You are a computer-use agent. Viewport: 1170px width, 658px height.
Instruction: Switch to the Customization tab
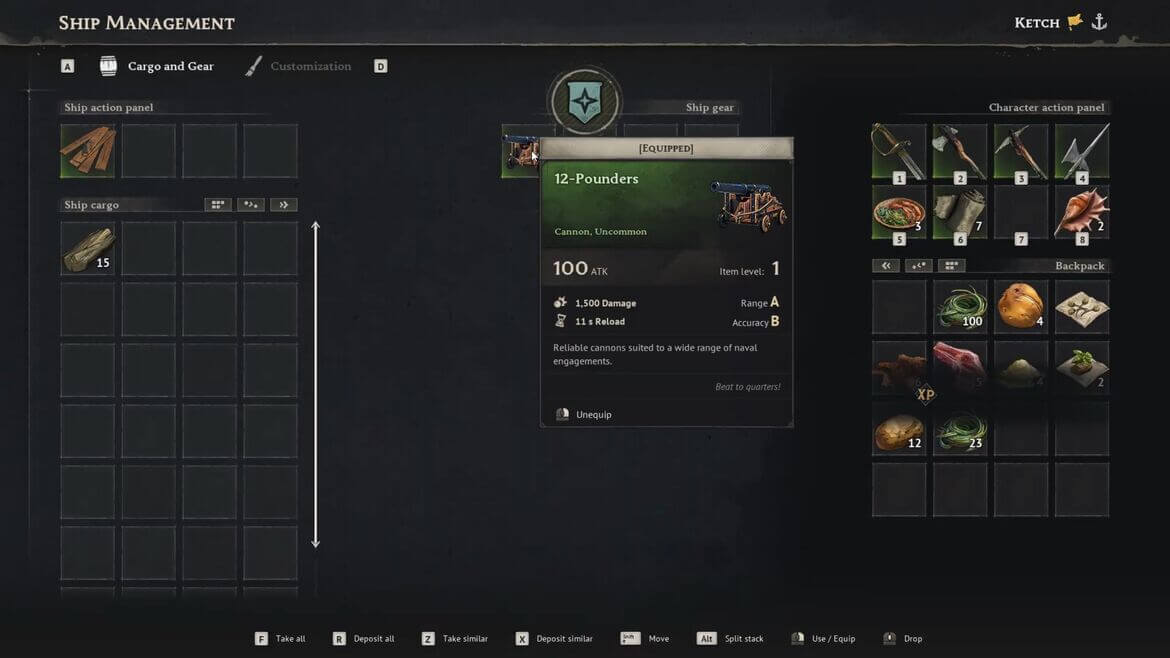(x=310, y=67)
